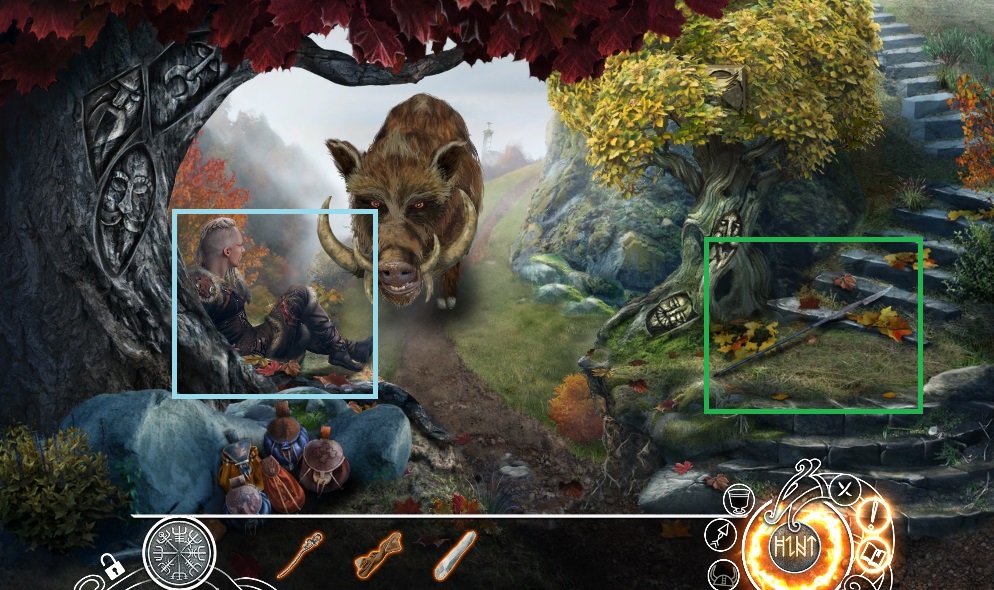
Task: Choose the white crystal shard inventory item
Action: pyautogui.click(x=454, y=555)
